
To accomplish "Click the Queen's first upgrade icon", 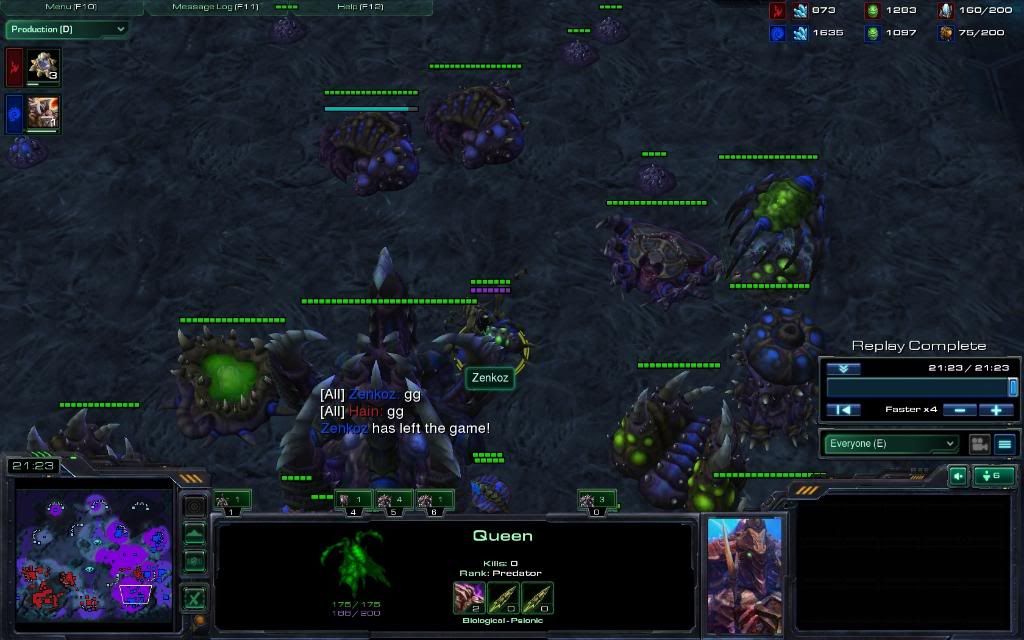I will point(469,597).
